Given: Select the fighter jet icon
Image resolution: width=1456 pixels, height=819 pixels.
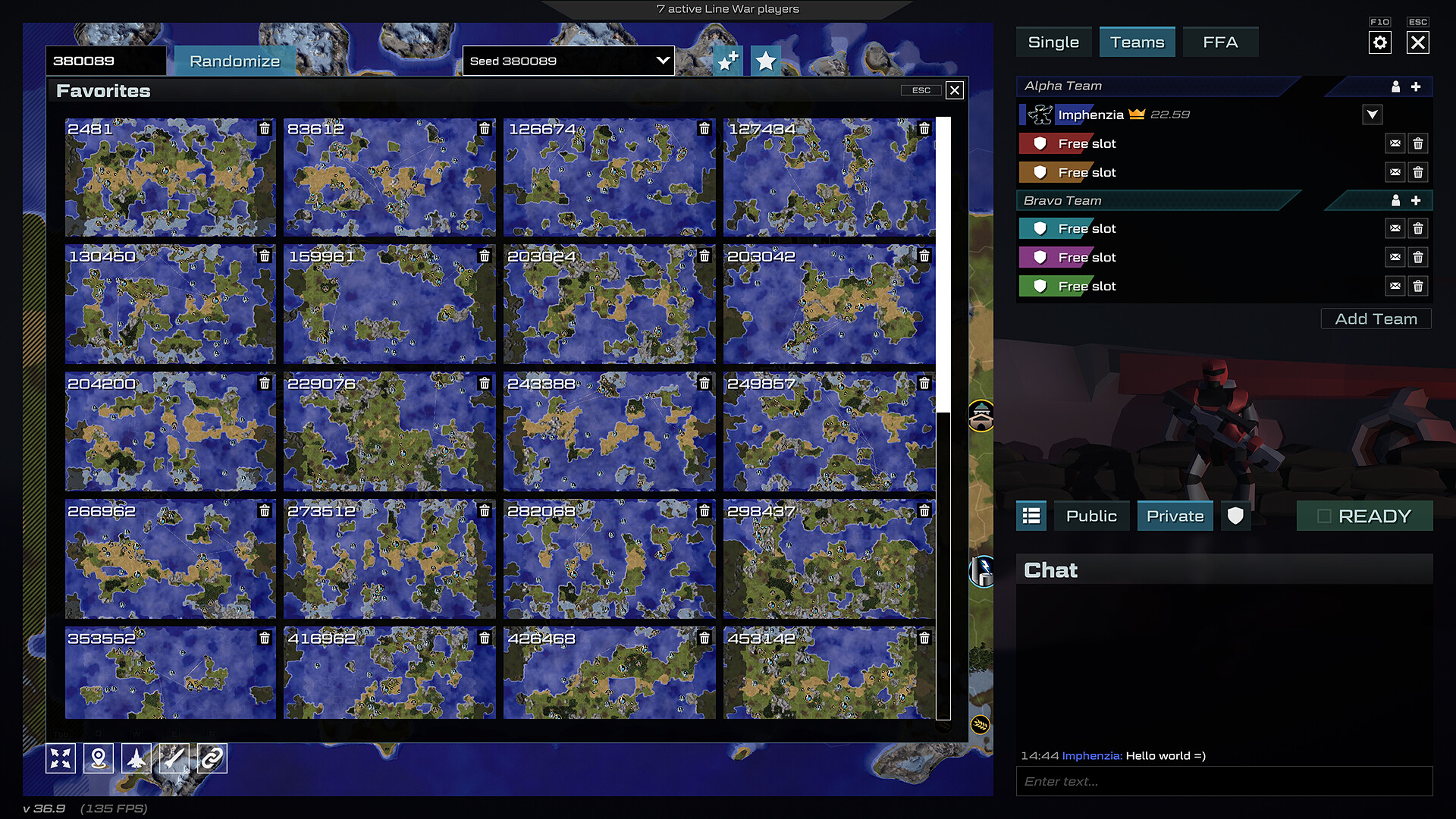Looking at the screenshot, I should click(x=136, y=758).
